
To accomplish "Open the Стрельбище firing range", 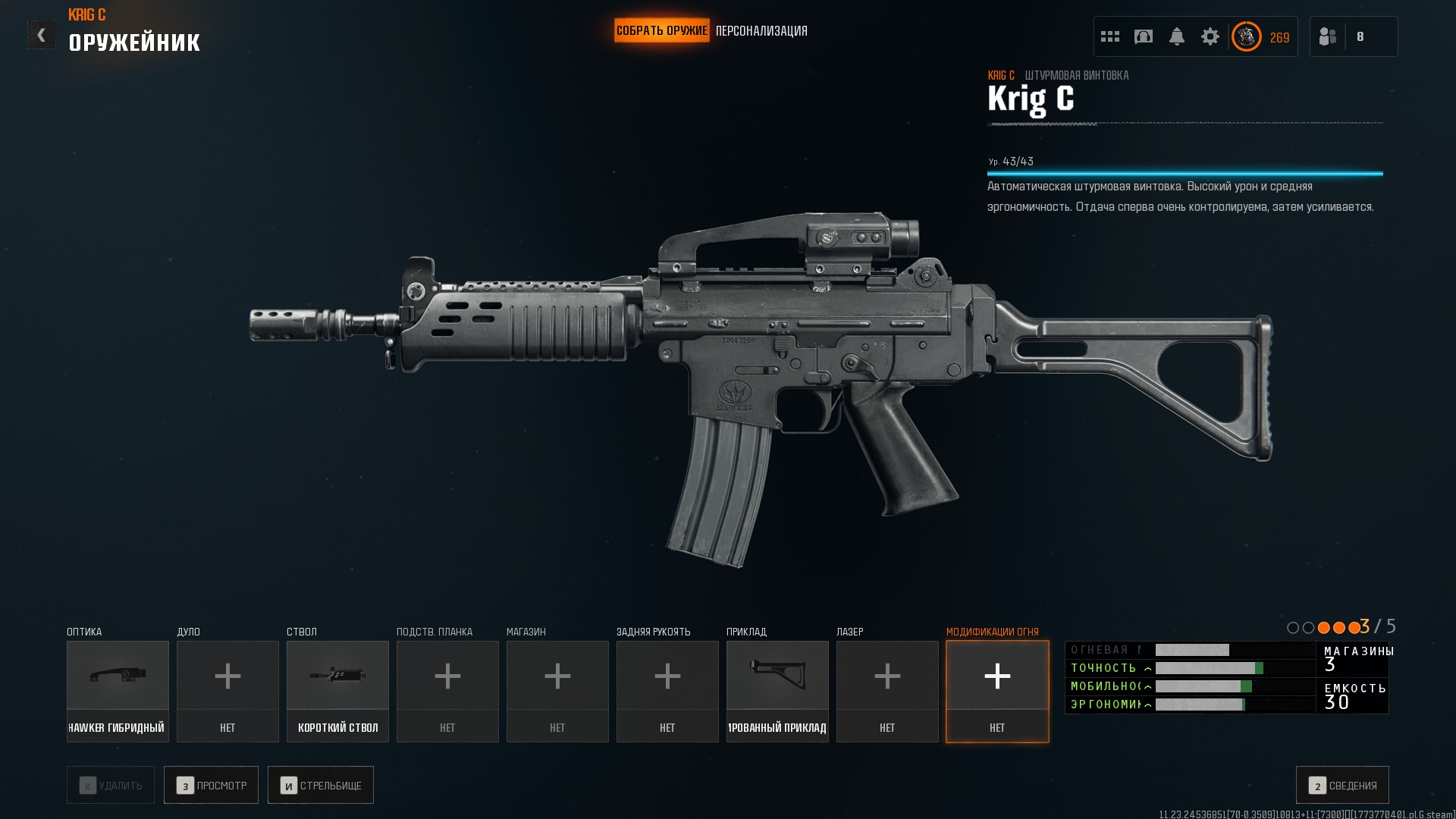I will [320, 785].
